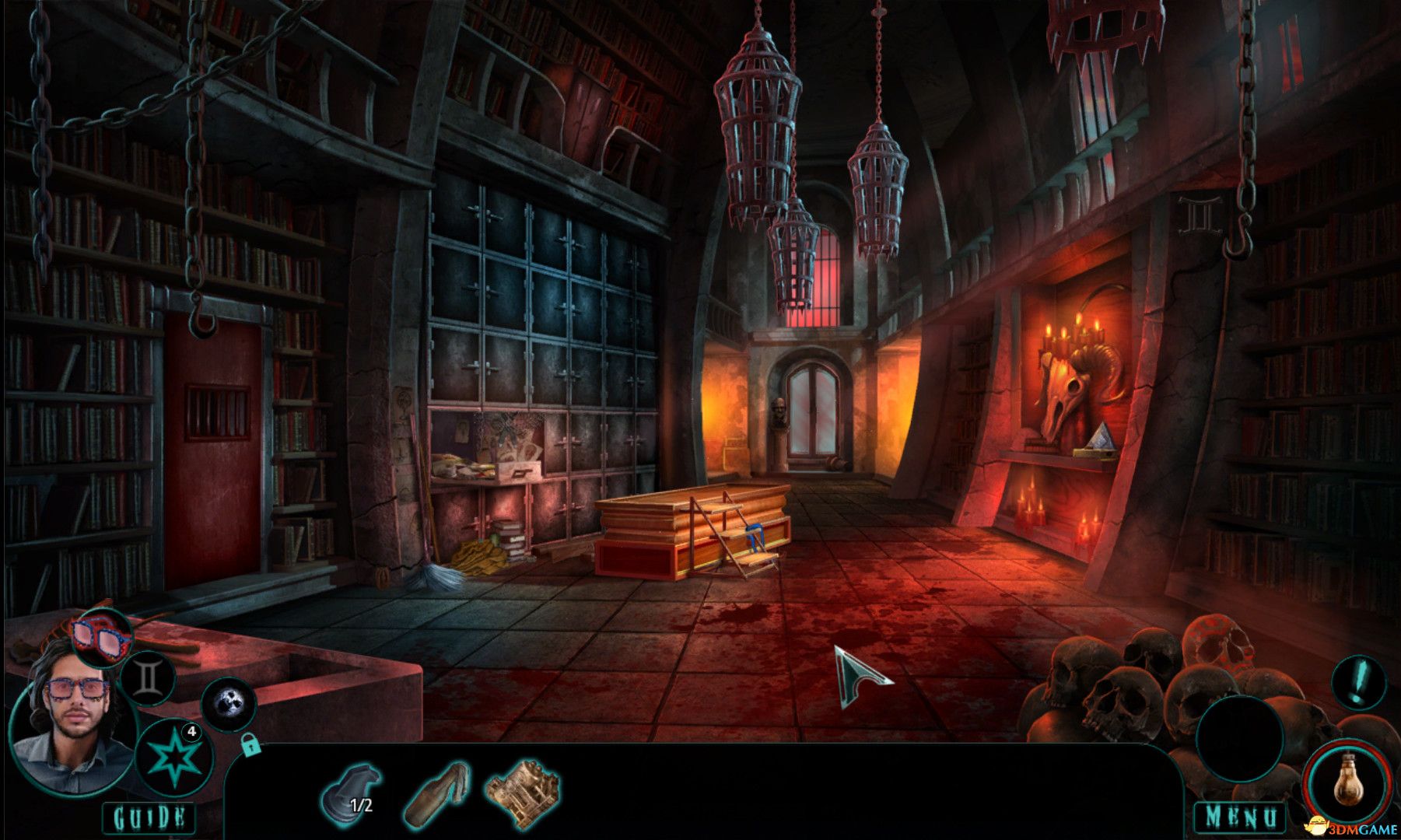The height and width of the screenshot is (840, 1401).
Task: Click the exclamation mark task icon
Action: click(x=1358, y=683)
